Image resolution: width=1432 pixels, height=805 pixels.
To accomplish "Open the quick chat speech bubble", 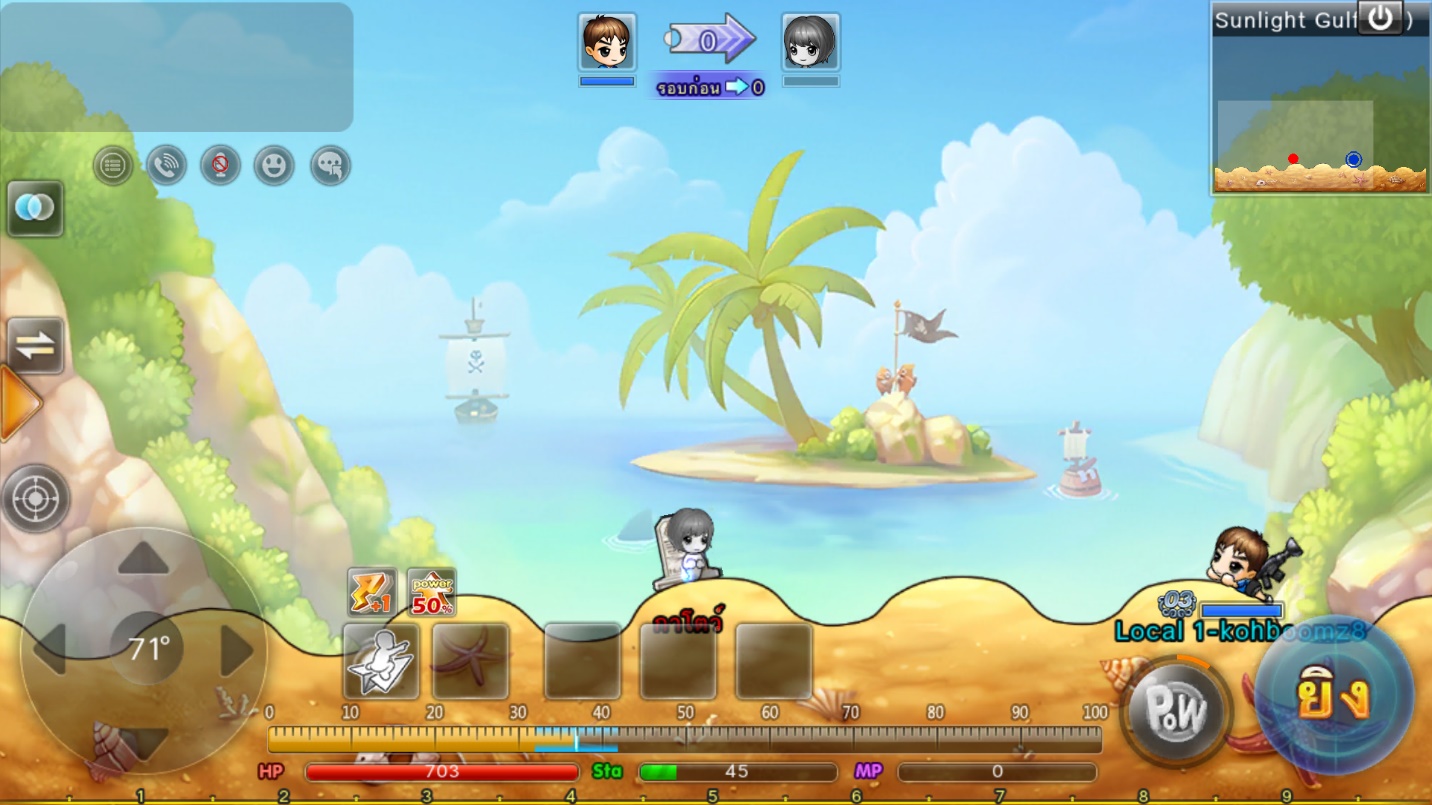I will pyautogui.click(x=330, y=165).
